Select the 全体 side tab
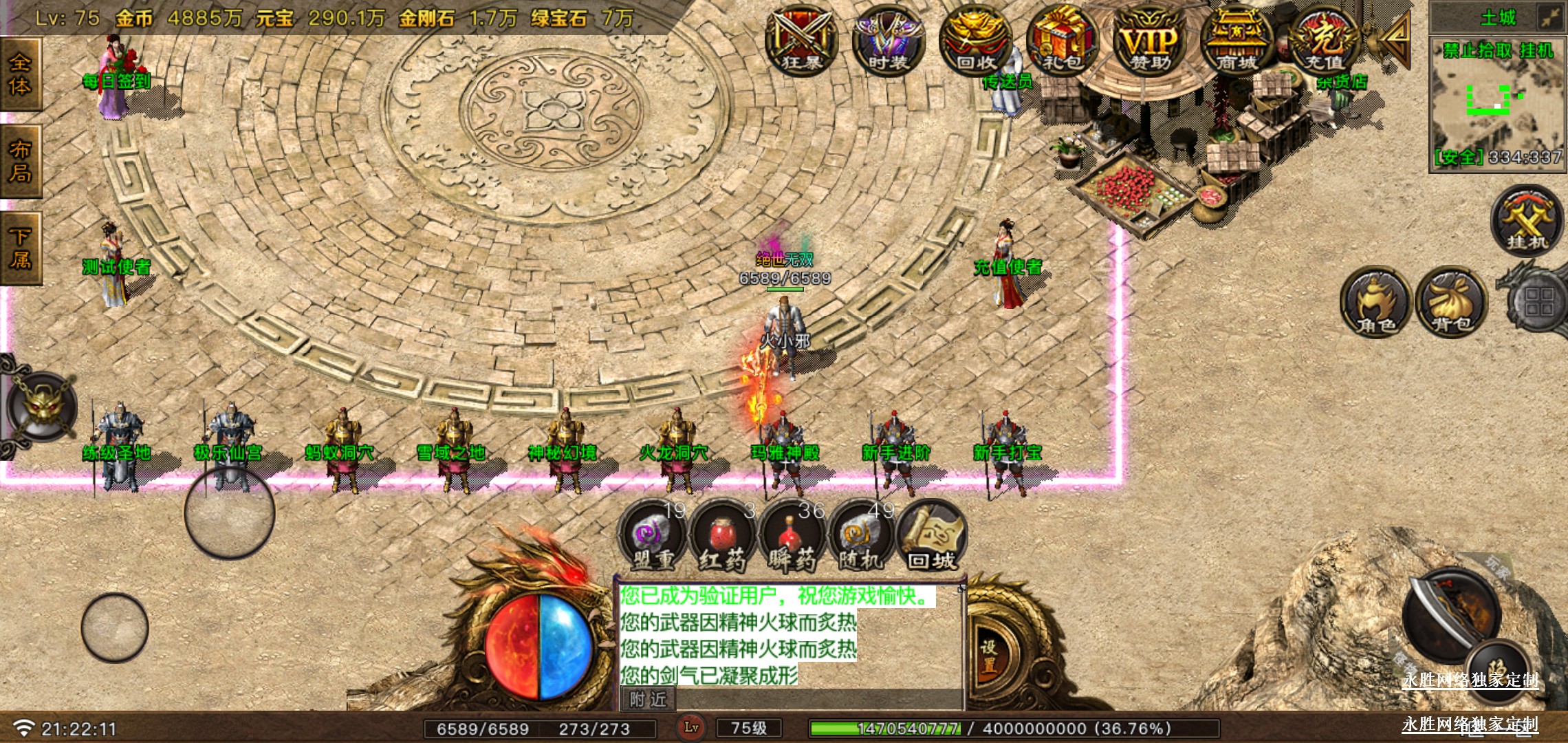Image resolution: width=1568 pixels, height=743 pixels. 20,74
